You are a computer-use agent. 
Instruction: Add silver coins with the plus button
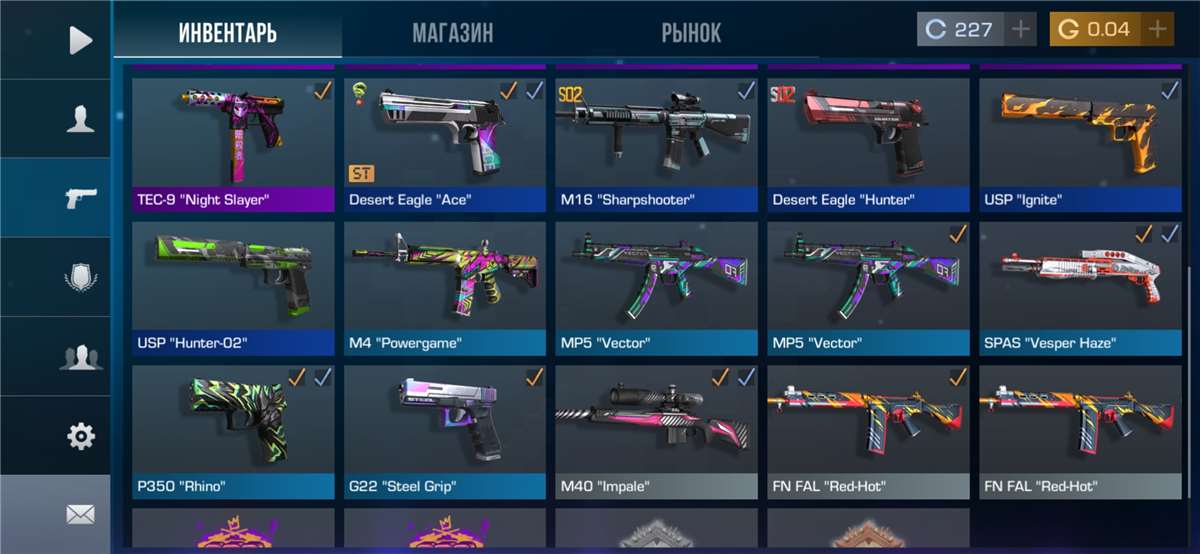click(1020, 30)
